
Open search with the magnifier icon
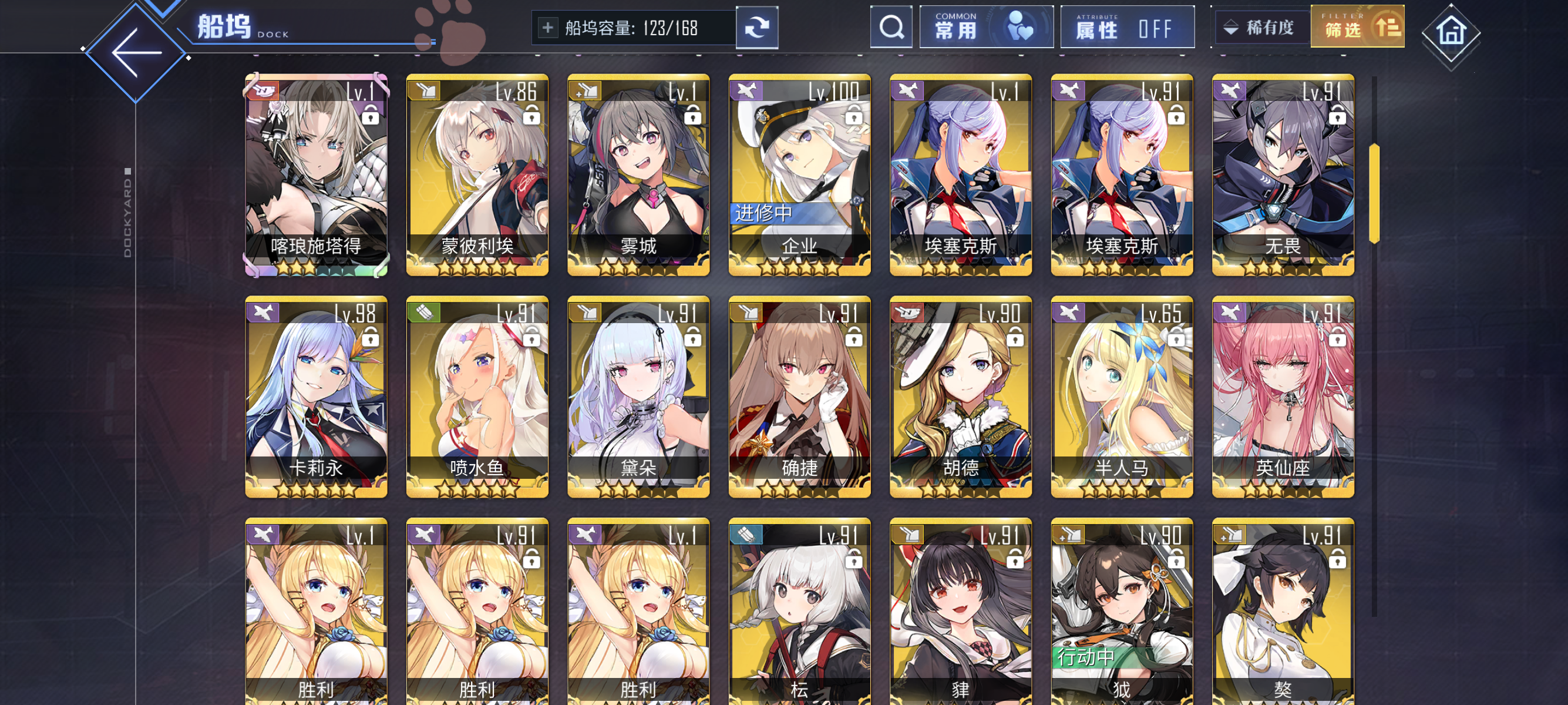click(x=891, y=27)
